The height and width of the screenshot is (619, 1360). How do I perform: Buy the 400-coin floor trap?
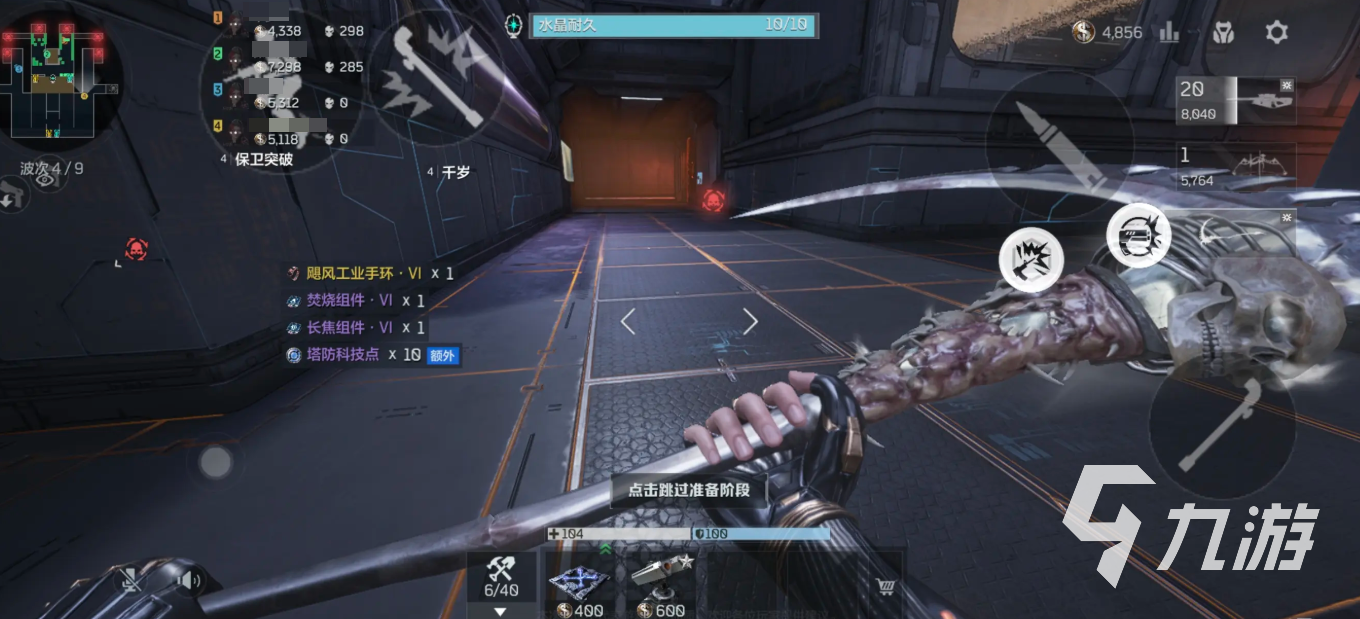pyautogui.click(x=580, y=586)
